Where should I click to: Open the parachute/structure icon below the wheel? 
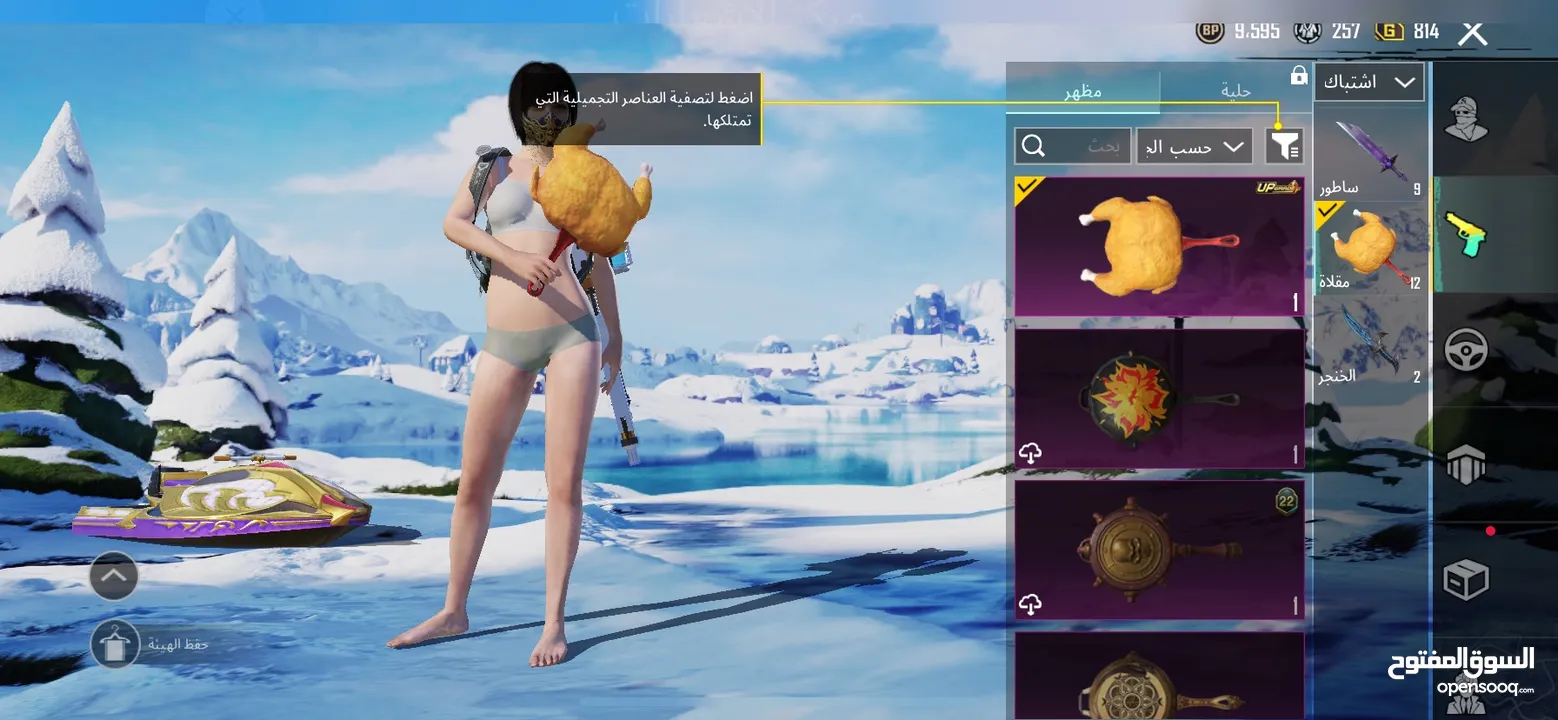pos(1466,462)
